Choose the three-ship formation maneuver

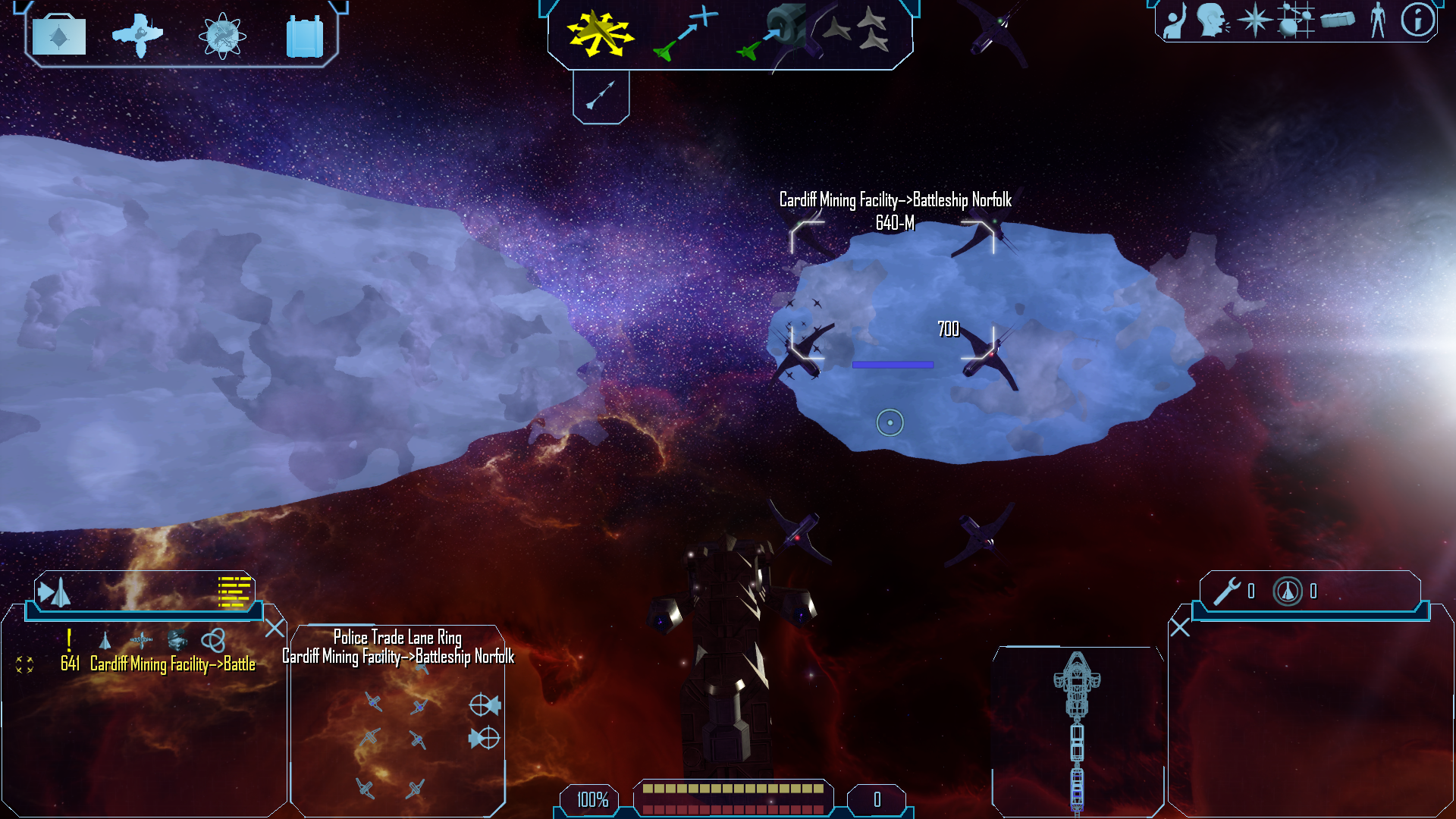857,30
